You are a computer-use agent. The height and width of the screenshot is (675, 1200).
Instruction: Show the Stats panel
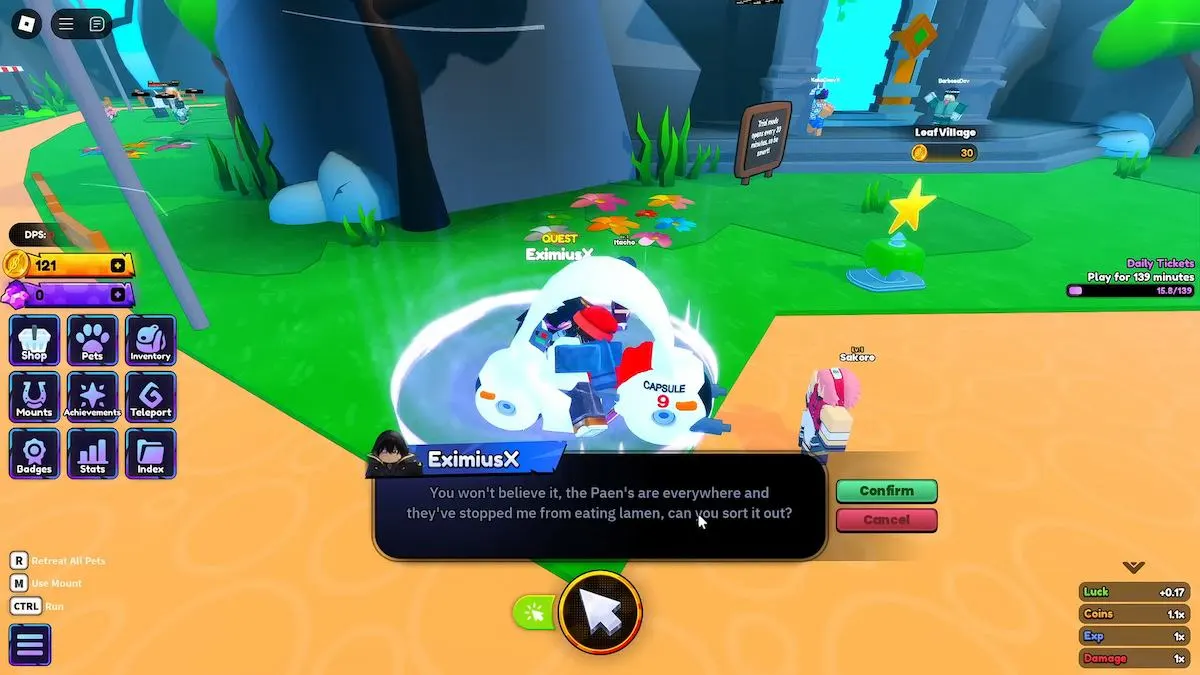tap(92, 454)
